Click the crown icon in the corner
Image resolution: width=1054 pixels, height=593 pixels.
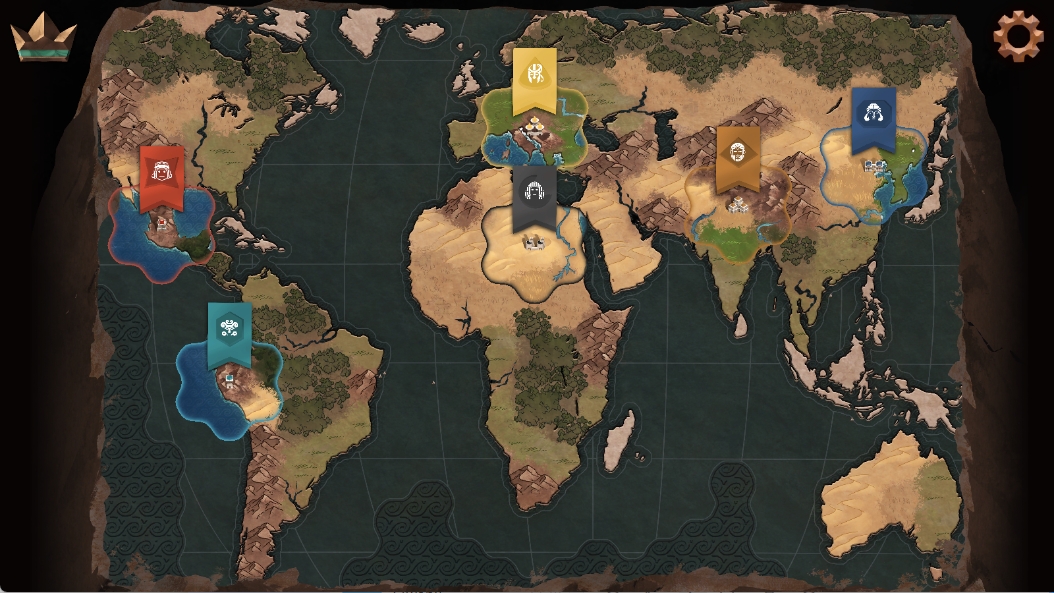coord(43,37)
